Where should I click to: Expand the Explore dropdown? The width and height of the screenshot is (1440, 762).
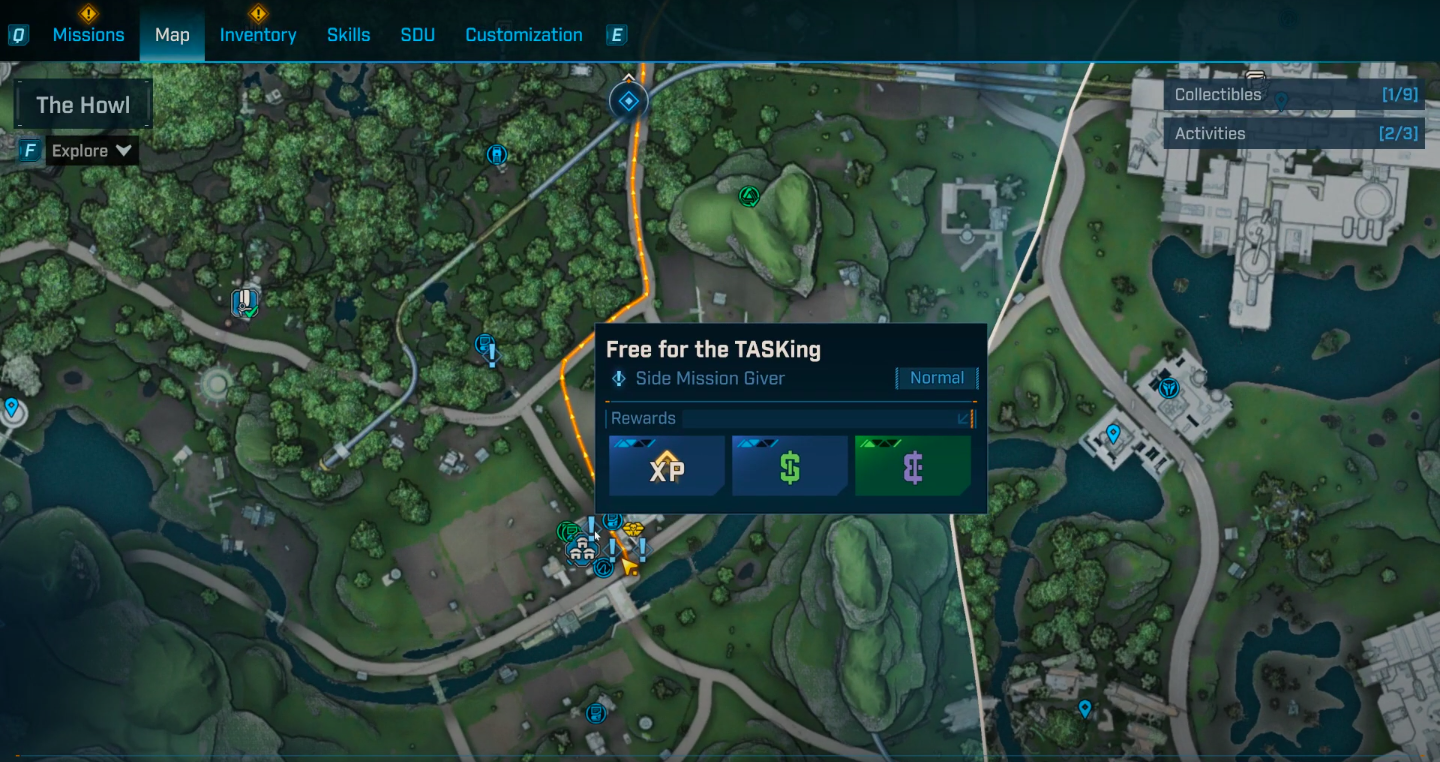[x=91, y=151]
